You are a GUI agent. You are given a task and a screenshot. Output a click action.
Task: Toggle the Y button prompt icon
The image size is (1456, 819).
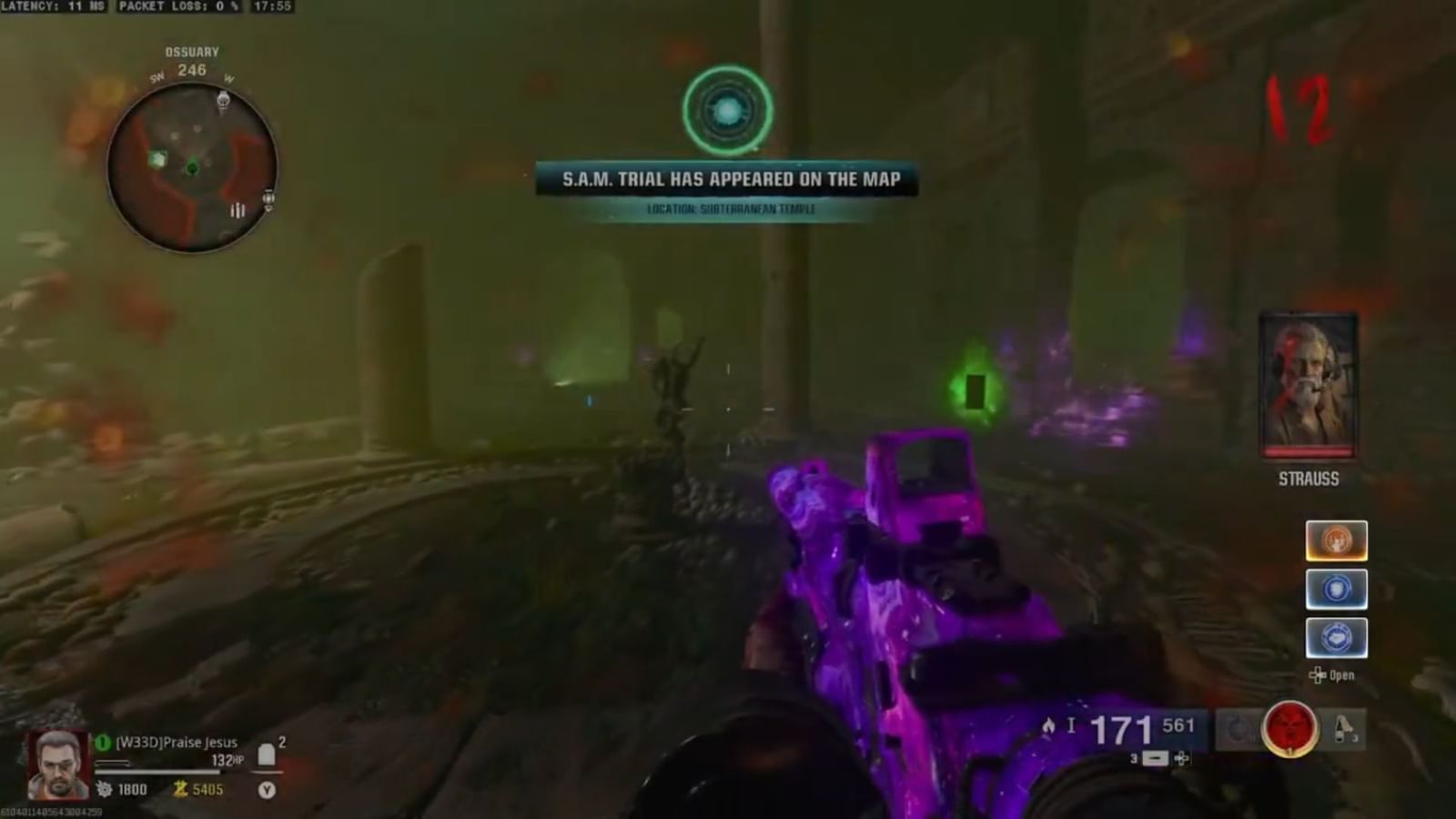click(267, 789)
